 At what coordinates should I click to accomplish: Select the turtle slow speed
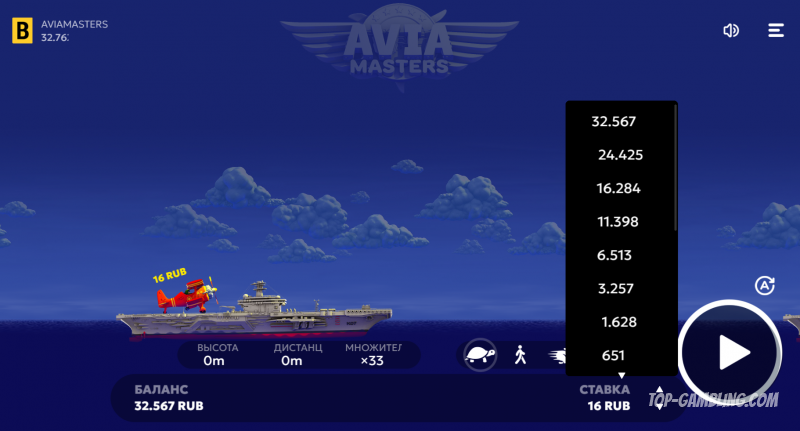(481, 354)
